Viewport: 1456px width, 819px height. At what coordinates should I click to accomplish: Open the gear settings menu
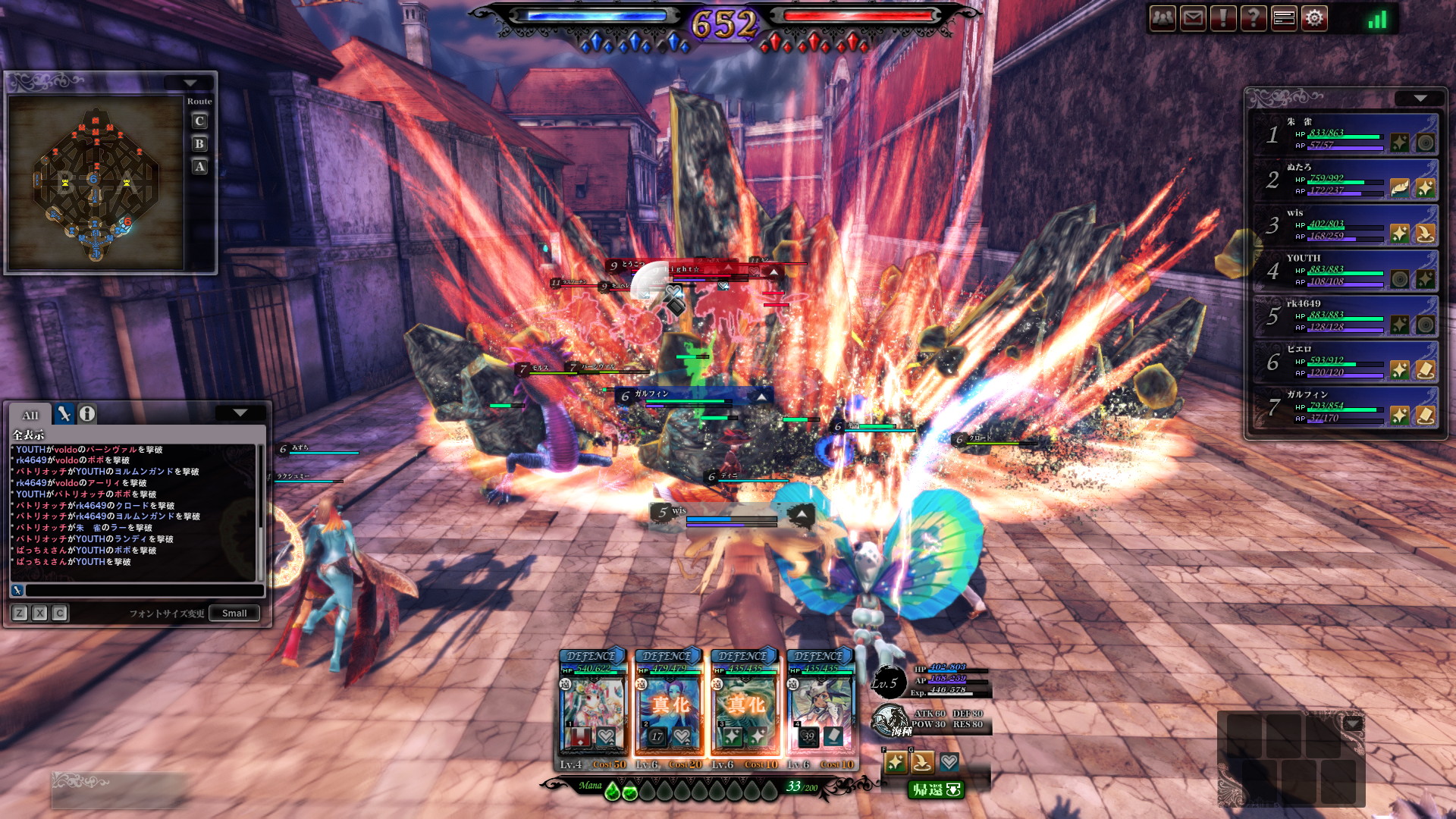click(x=1314, y=17)
